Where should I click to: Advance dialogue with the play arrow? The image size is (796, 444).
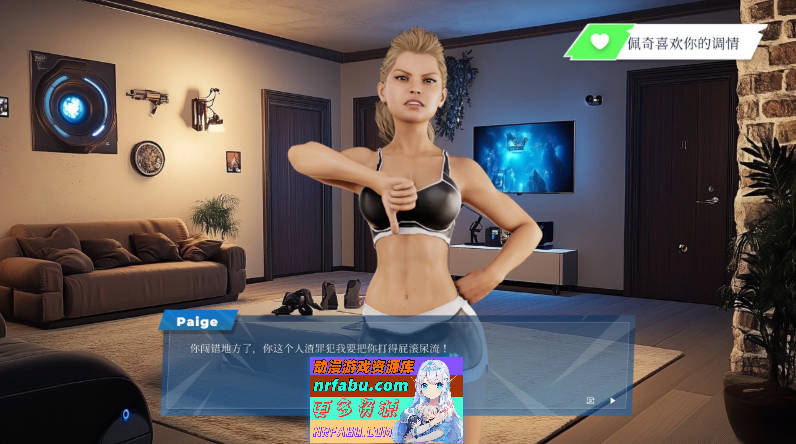point(613,401)
